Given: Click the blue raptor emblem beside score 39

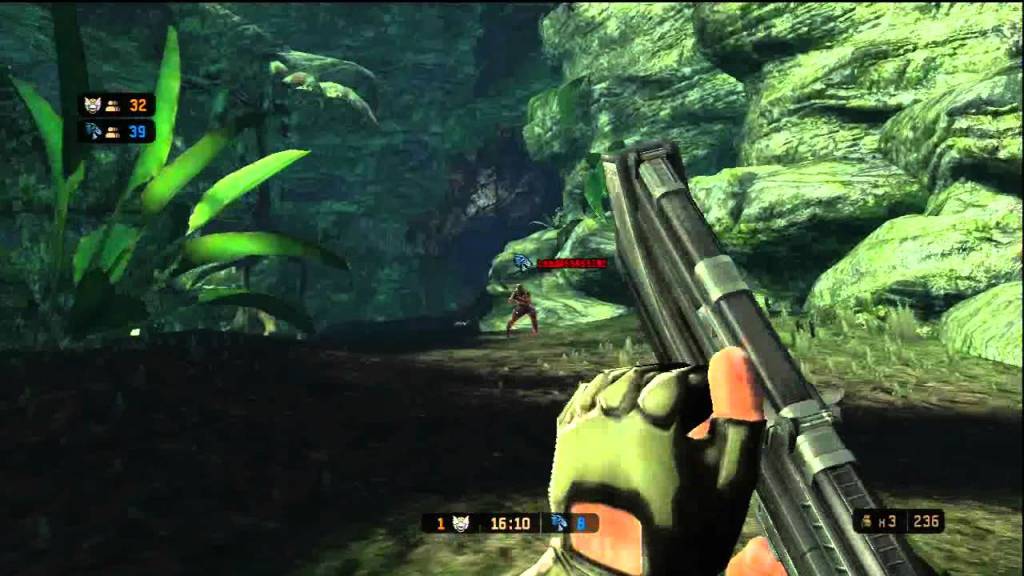Looking at the screenshot, I should click(x=93, y=131).
